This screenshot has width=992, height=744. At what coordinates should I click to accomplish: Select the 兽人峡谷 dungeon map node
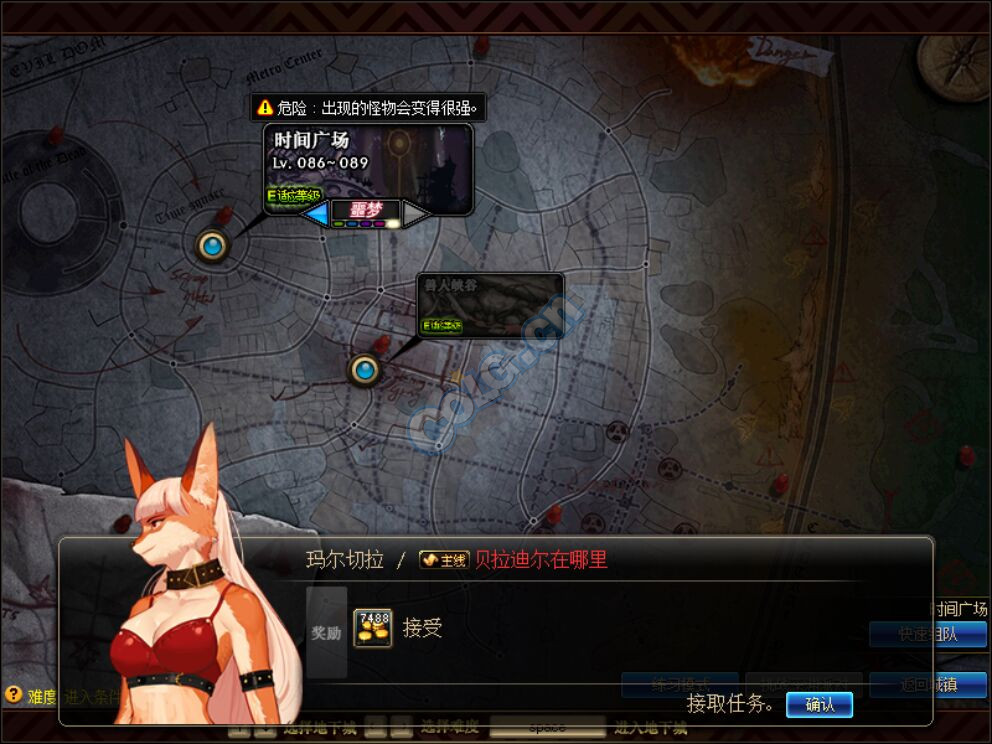(x=365, y=370)
